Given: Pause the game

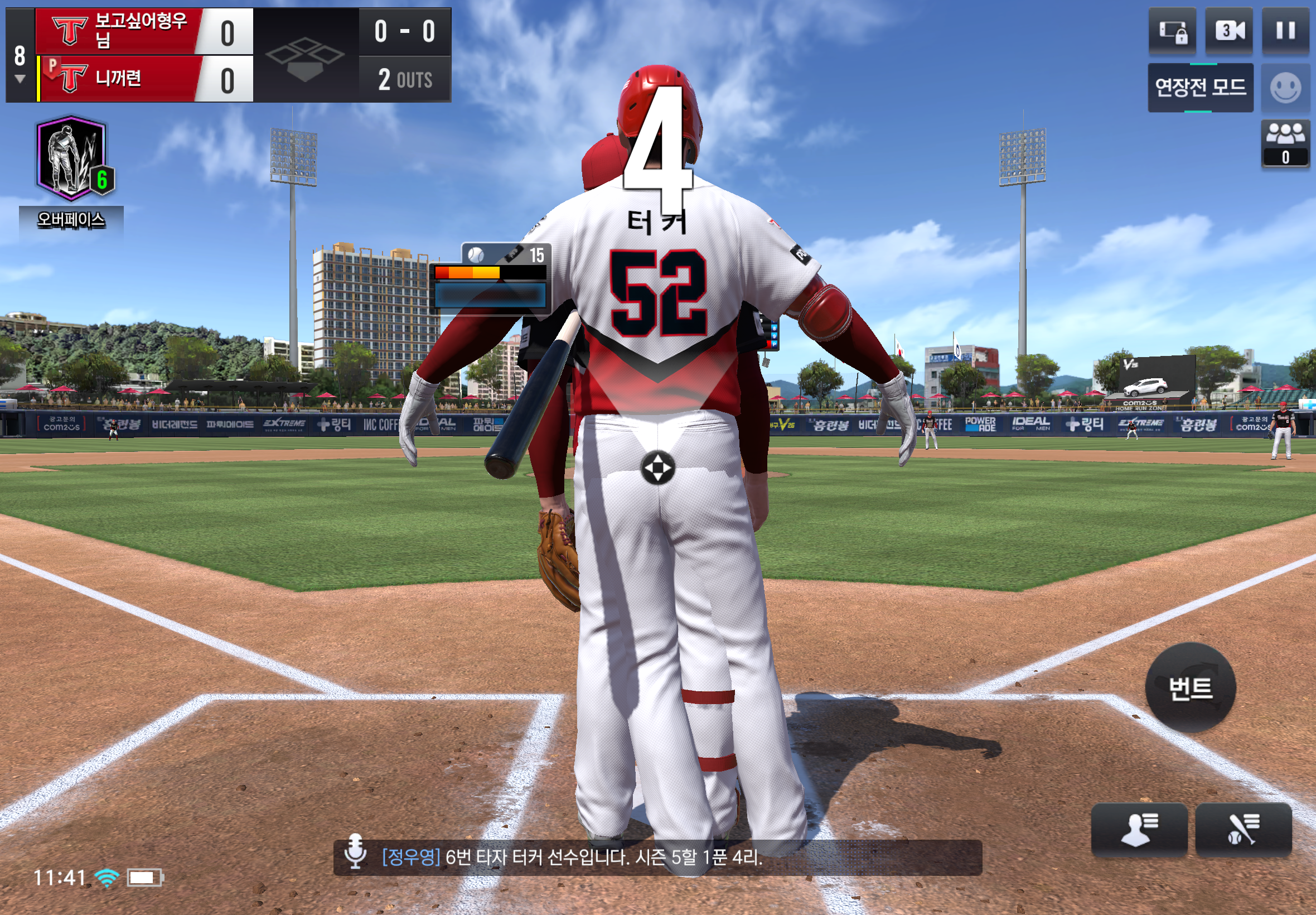Looking at the screenshot, I should click(1285, 31).
